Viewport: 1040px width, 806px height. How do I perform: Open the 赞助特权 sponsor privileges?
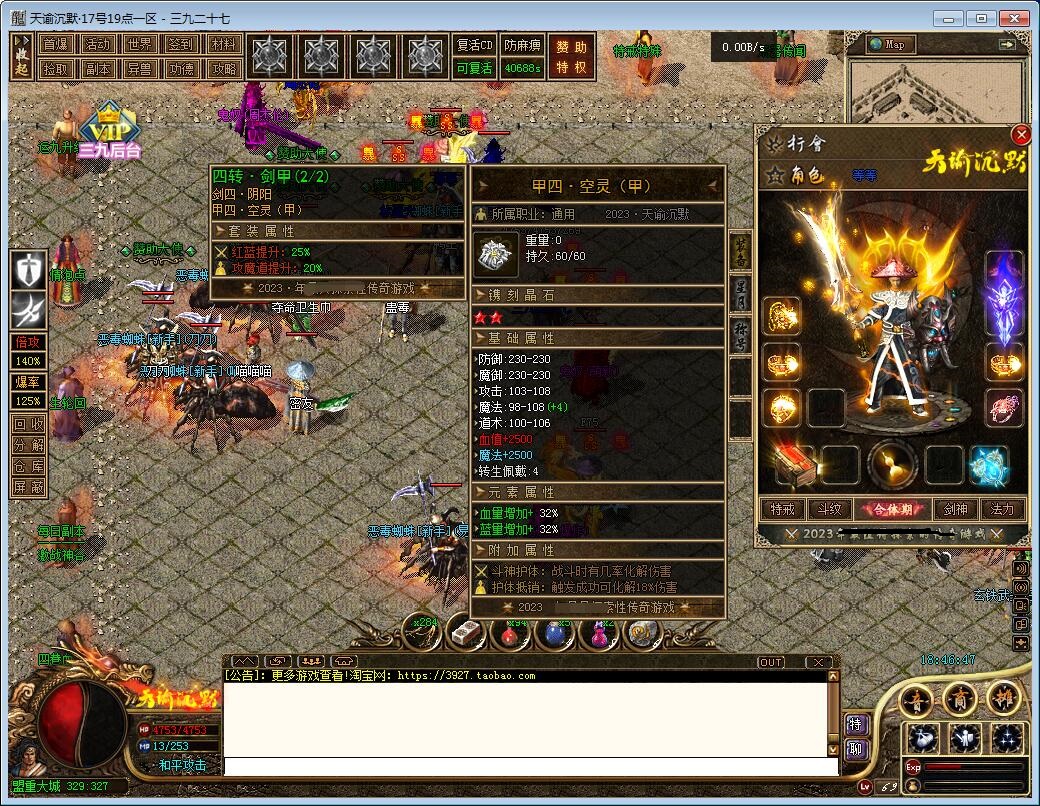click(x=572, y=57)
